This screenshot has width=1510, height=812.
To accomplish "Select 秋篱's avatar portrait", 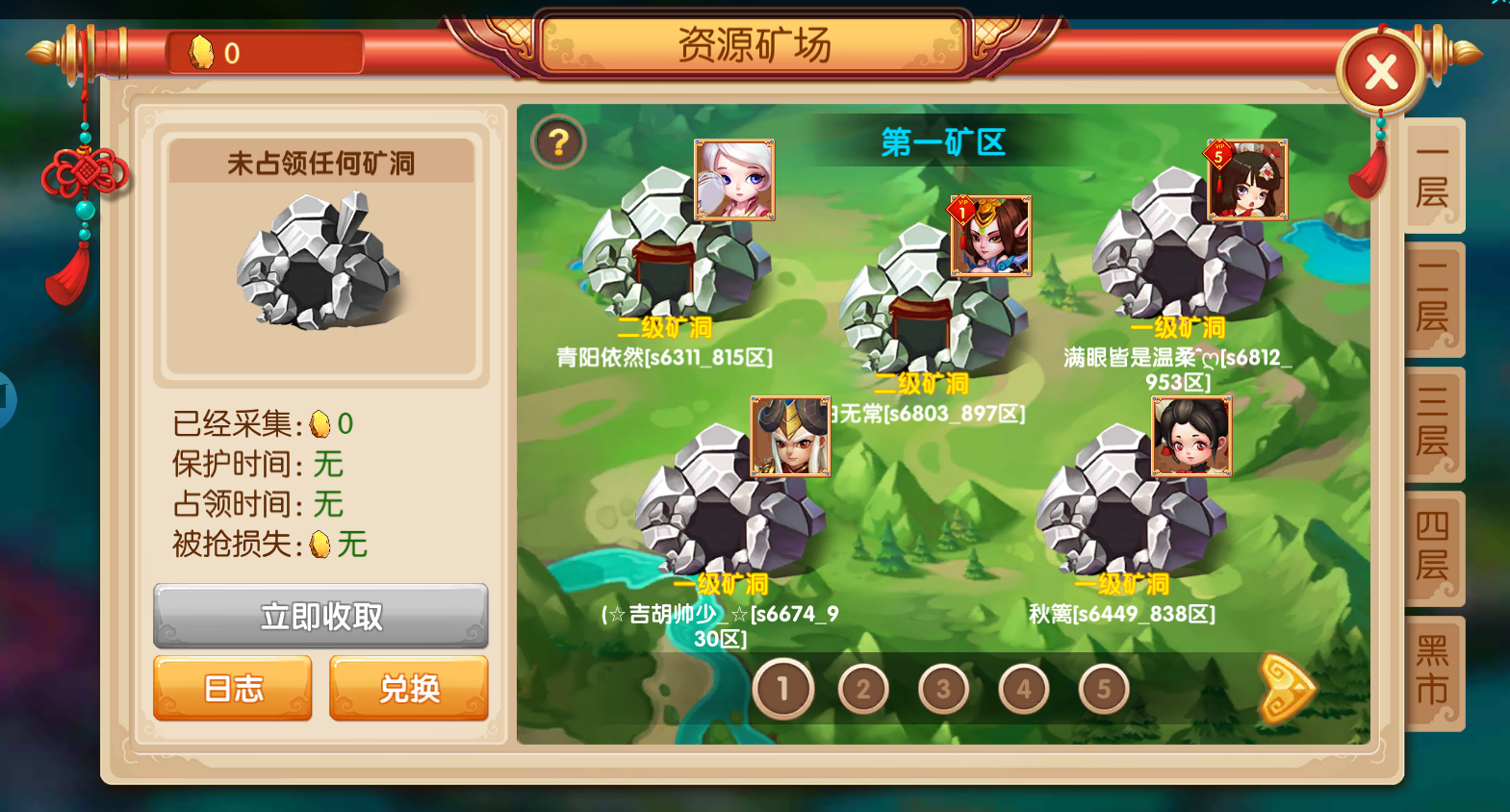I will [x=1190, y=438].
